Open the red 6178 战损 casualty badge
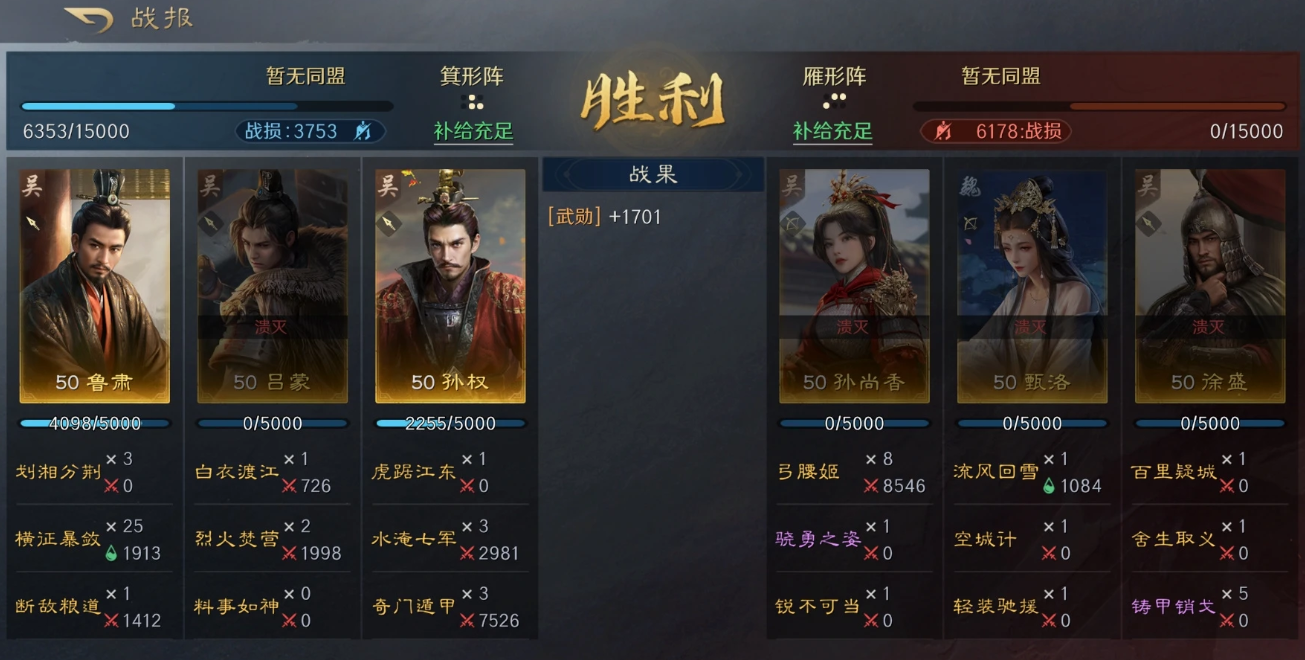Viewport: 1305px width, 660px height. click(995, 131)
